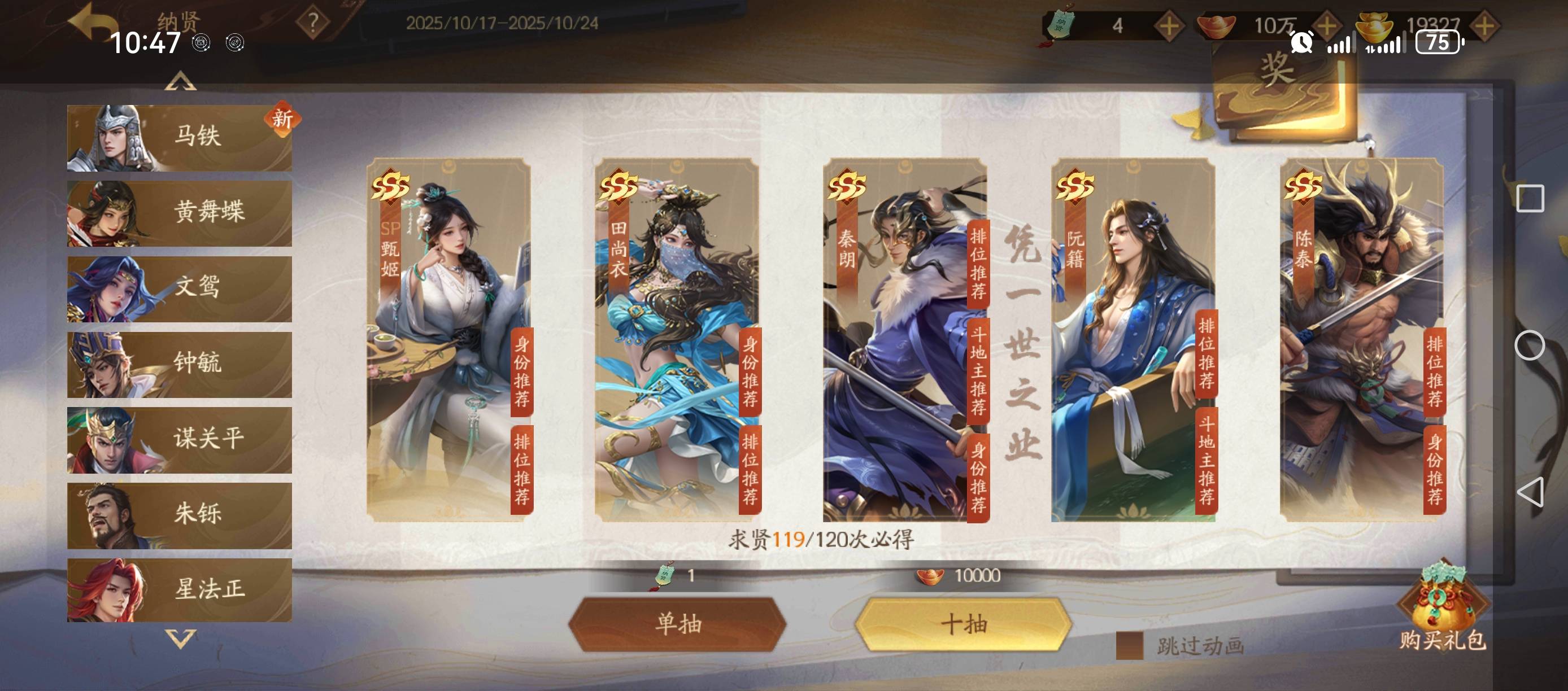Select the 文鸳 list entry
1568x691 pixels.
click(180, 288)
